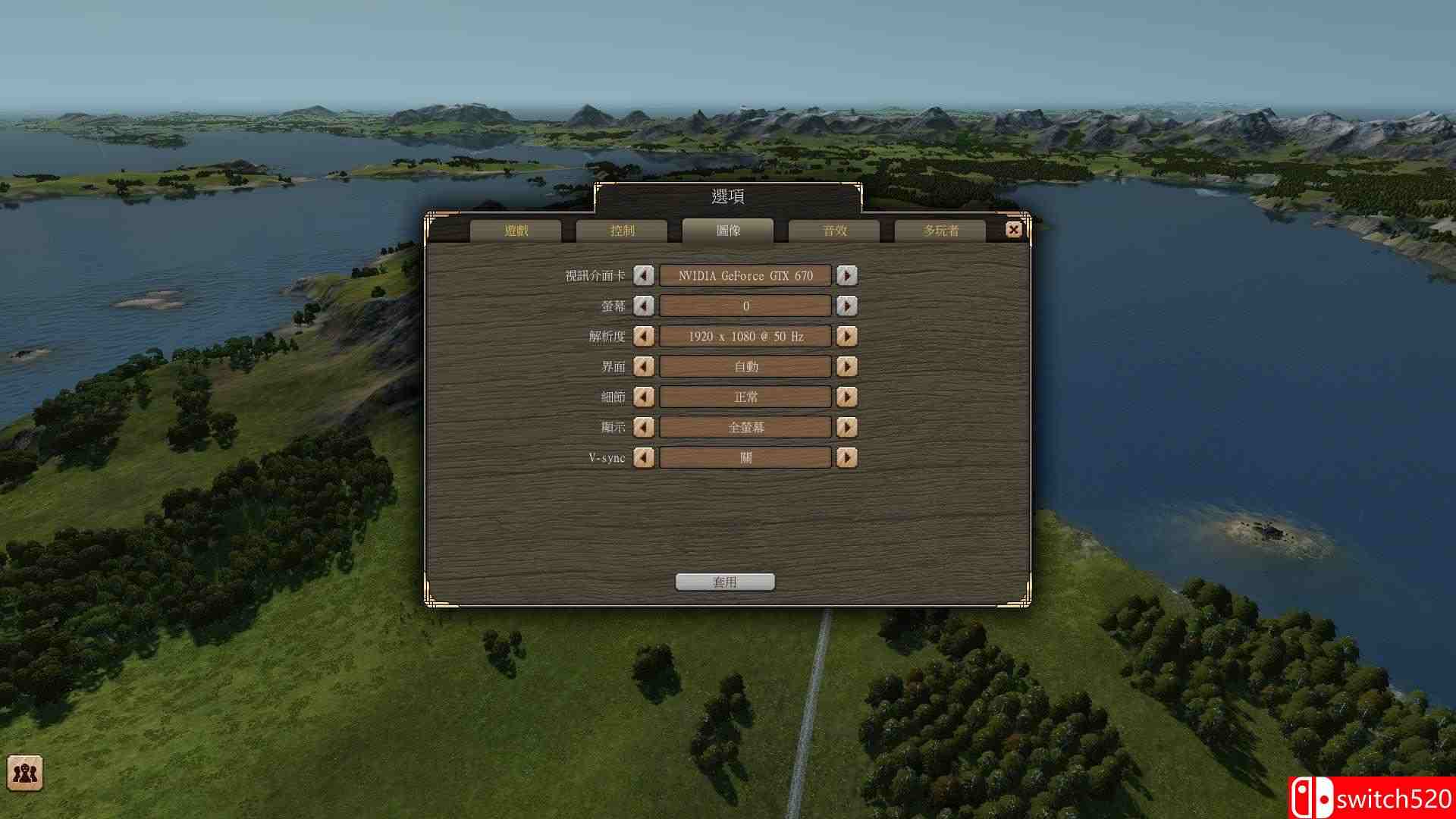
Task: Select the resolution value 1920 x 1080
Action: [745, 336]
